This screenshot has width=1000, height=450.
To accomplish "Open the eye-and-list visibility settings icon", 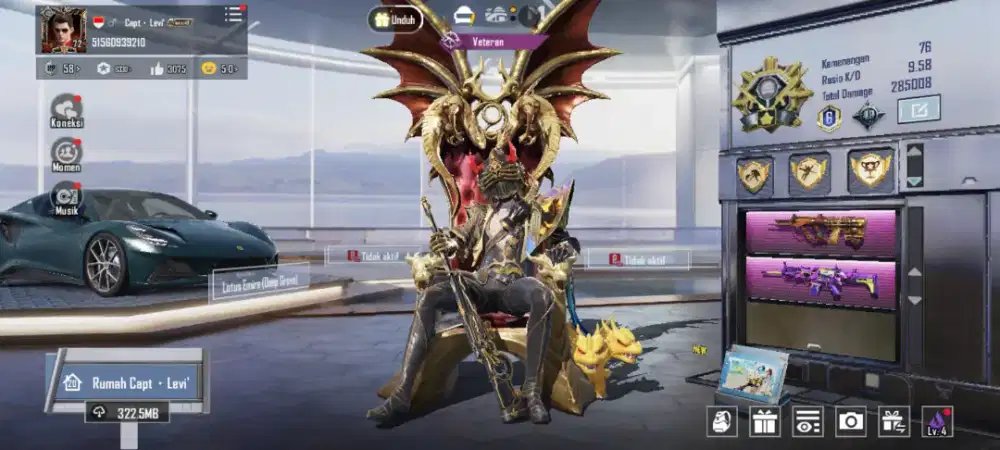I will tap(808, 421).
